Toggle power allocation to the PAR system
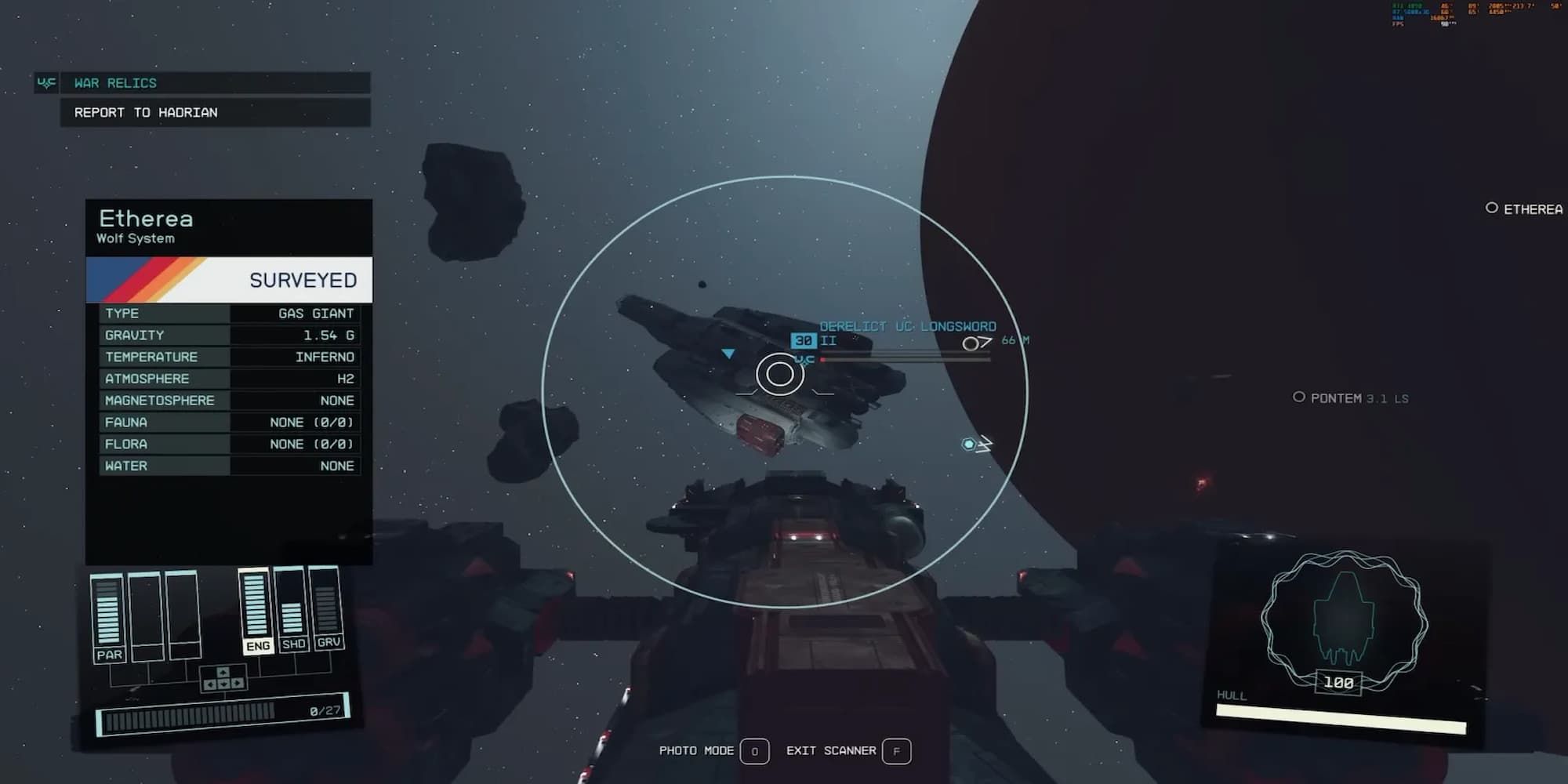 pos(111,655)
